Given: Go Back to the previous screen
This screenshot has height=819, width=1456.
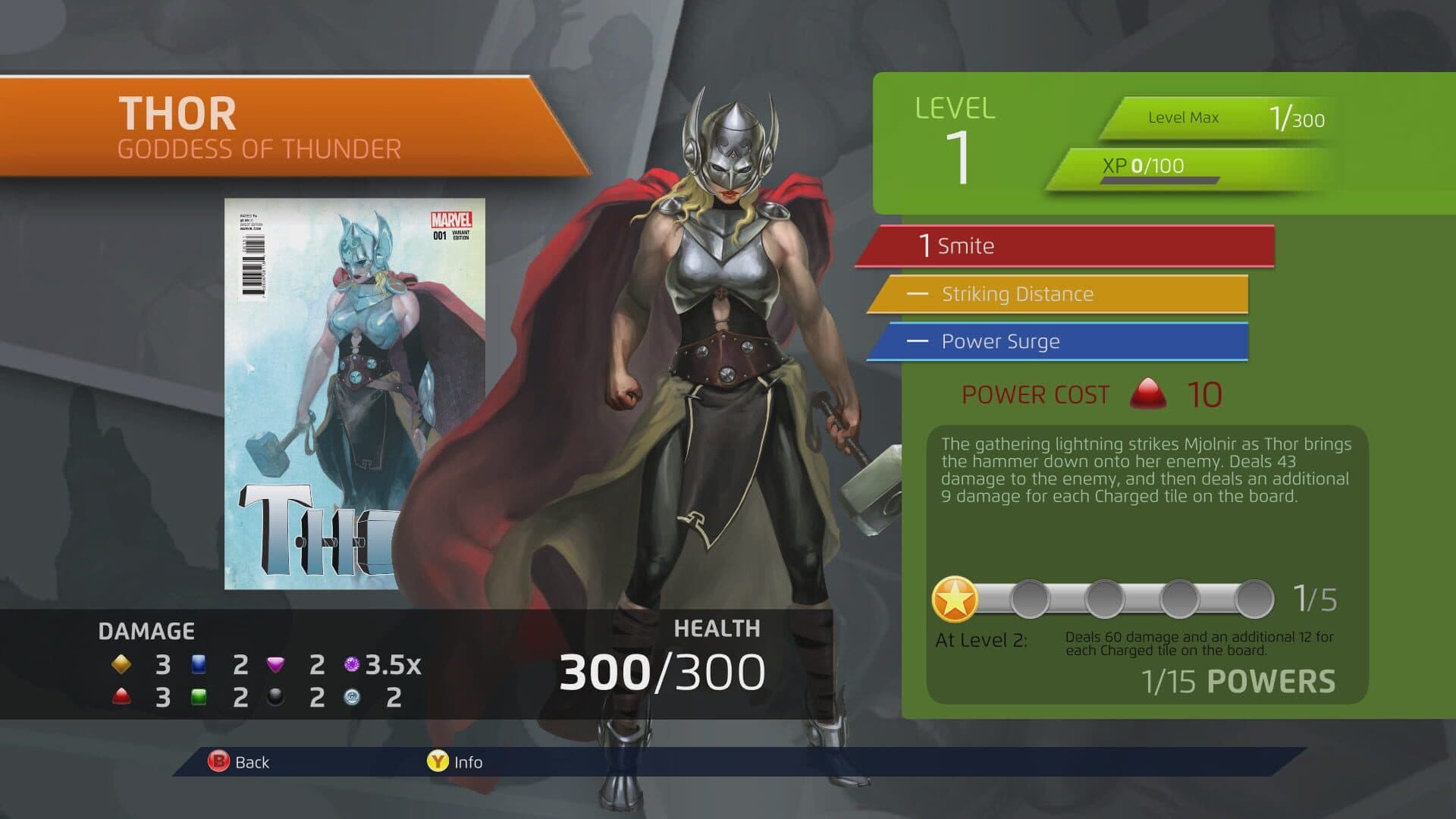Looking at the screenshot, I should pyautogui.click(x=239, y=762).
